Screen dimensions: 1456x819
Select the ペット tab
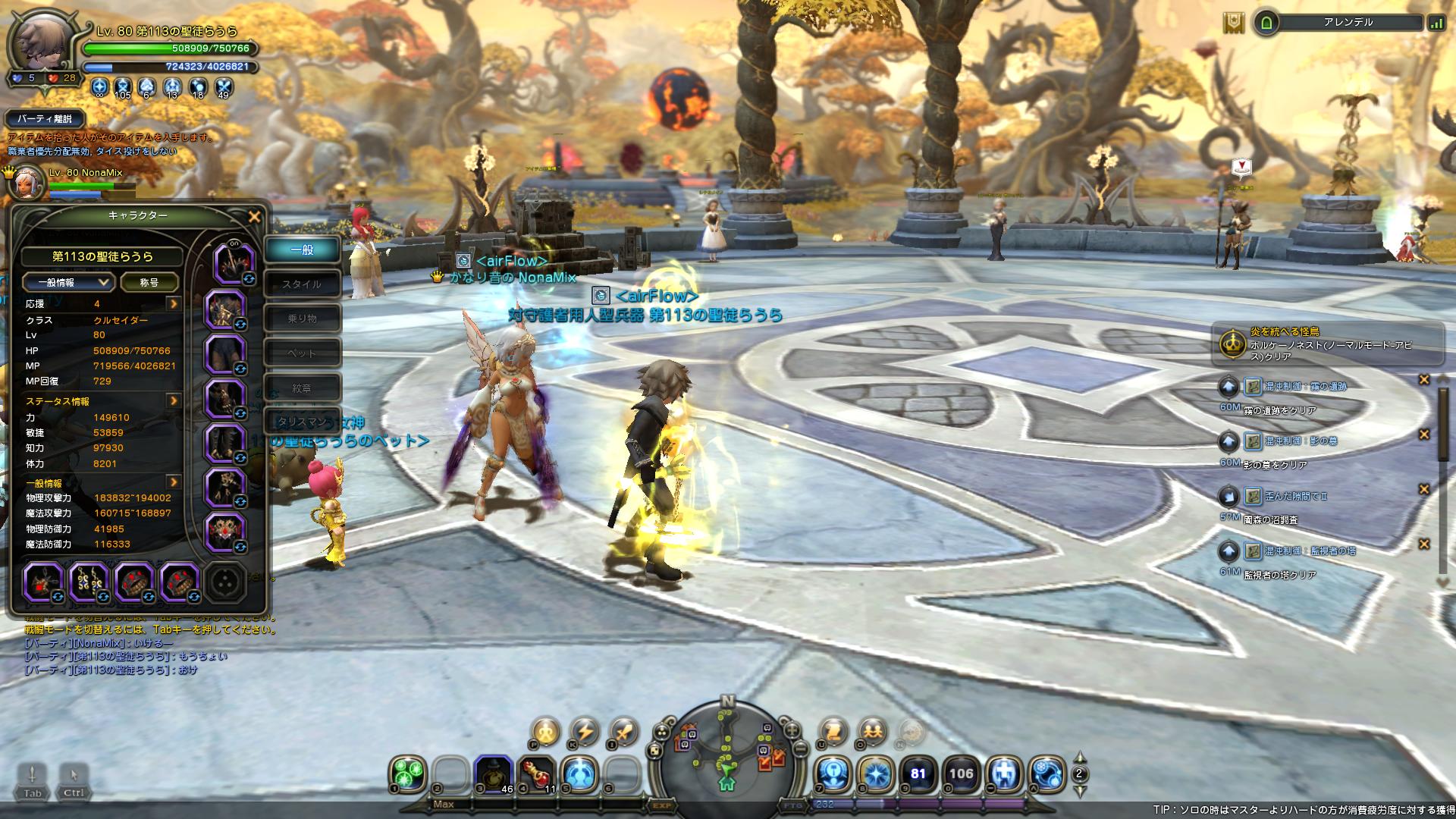point(302,353)
